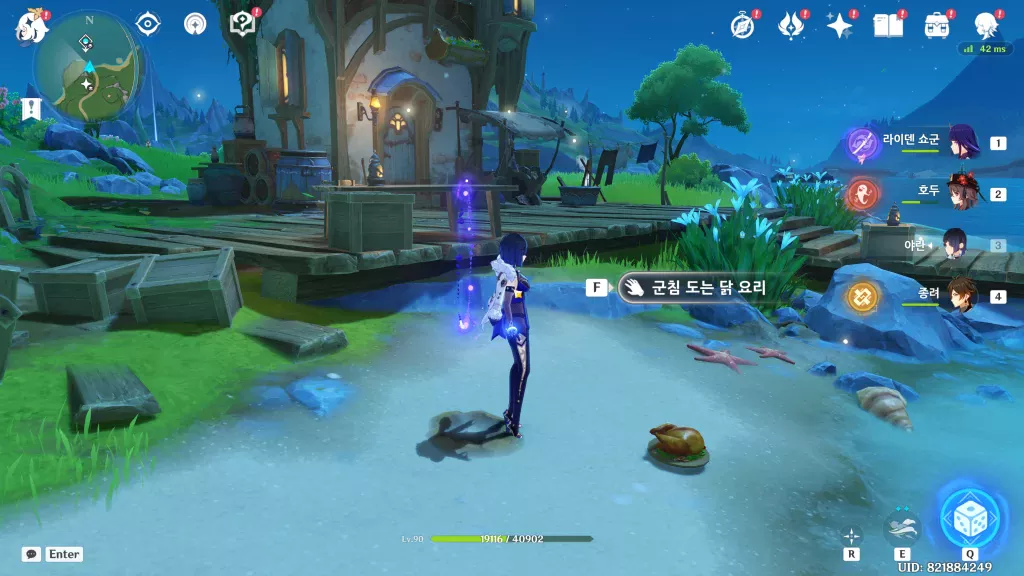1024x576 pixels.
Task: Open the chat speech bubble
Action: [x=32, y=554]
